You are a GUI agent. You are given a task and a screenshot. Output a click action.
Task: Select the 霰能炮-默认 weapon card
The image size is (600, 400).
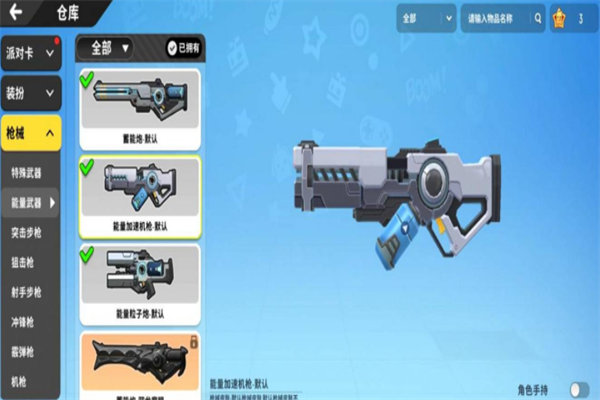tap(139, 106)
